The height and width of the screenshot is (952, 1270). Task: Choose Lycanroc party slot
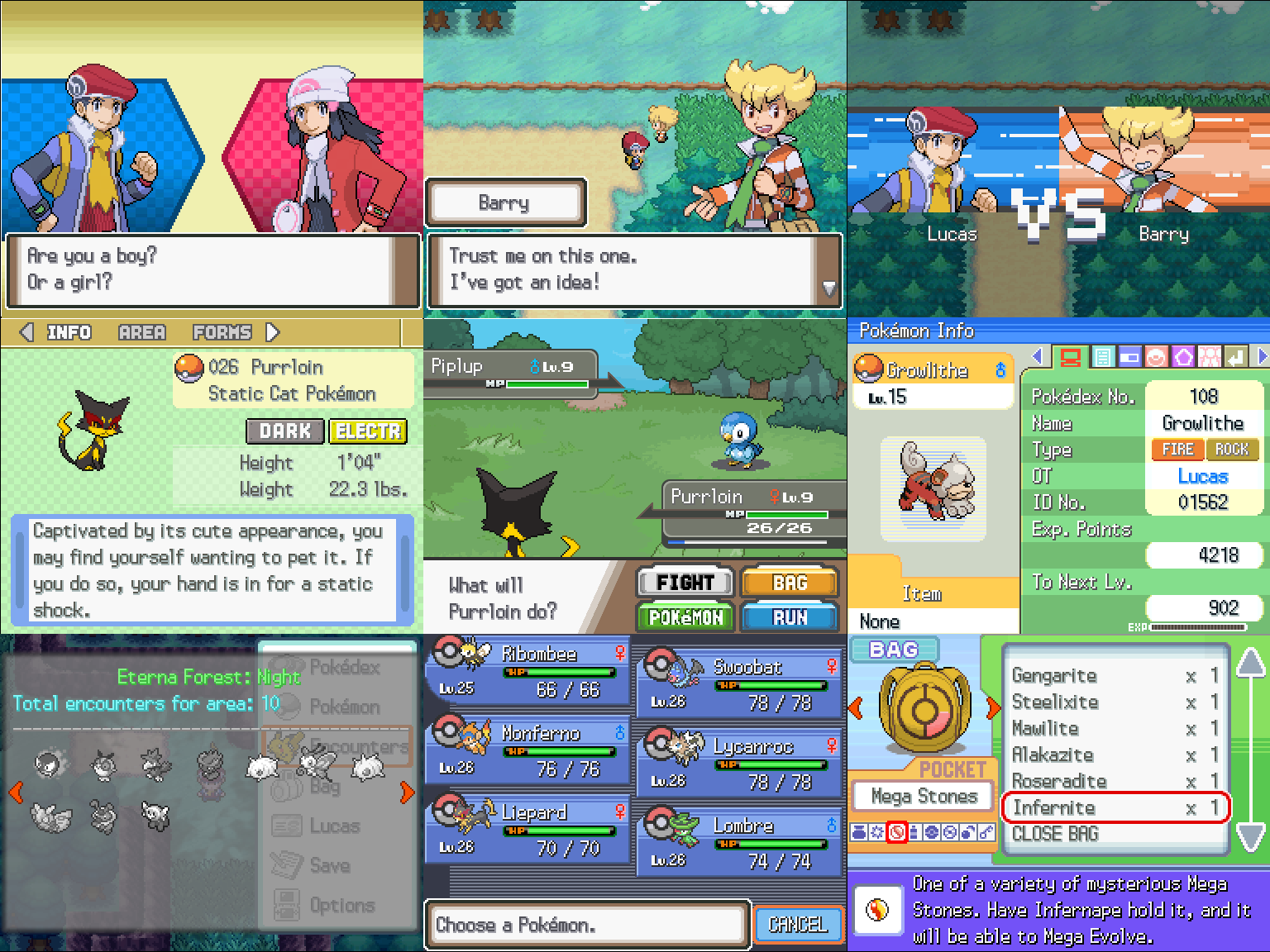pos(739,764)
